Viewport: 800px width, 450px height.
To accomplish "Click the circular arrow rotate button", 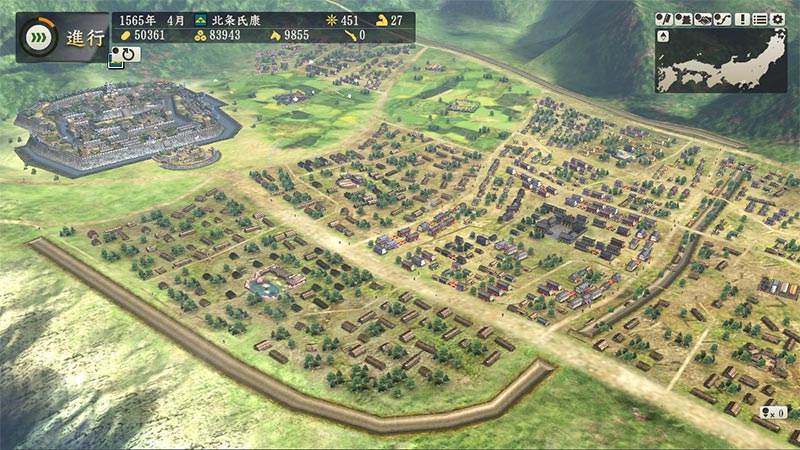I will coord(128,53).
